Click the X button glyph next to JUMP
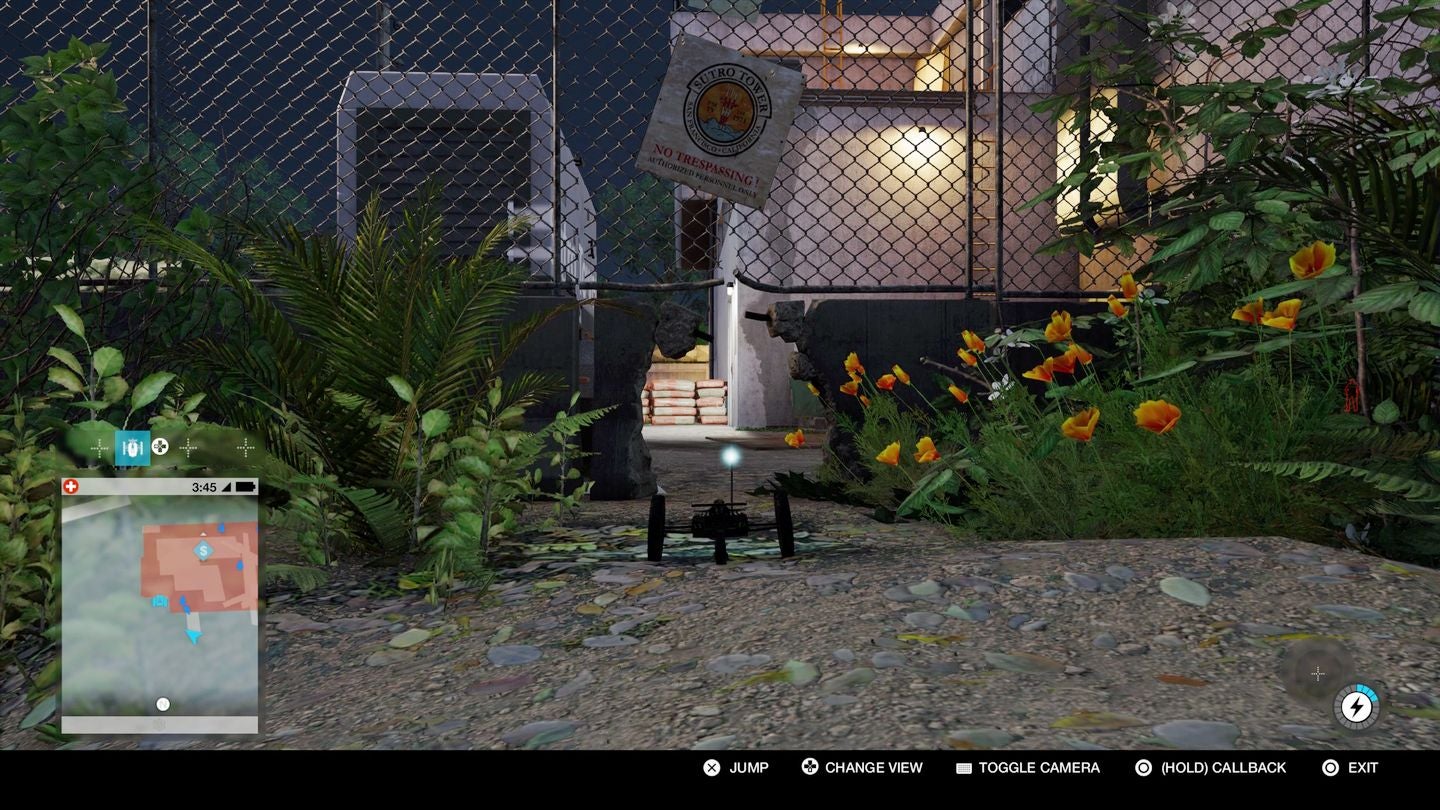Image resolution: width=1440 pixels, height=810 pixels. (711, 767)
